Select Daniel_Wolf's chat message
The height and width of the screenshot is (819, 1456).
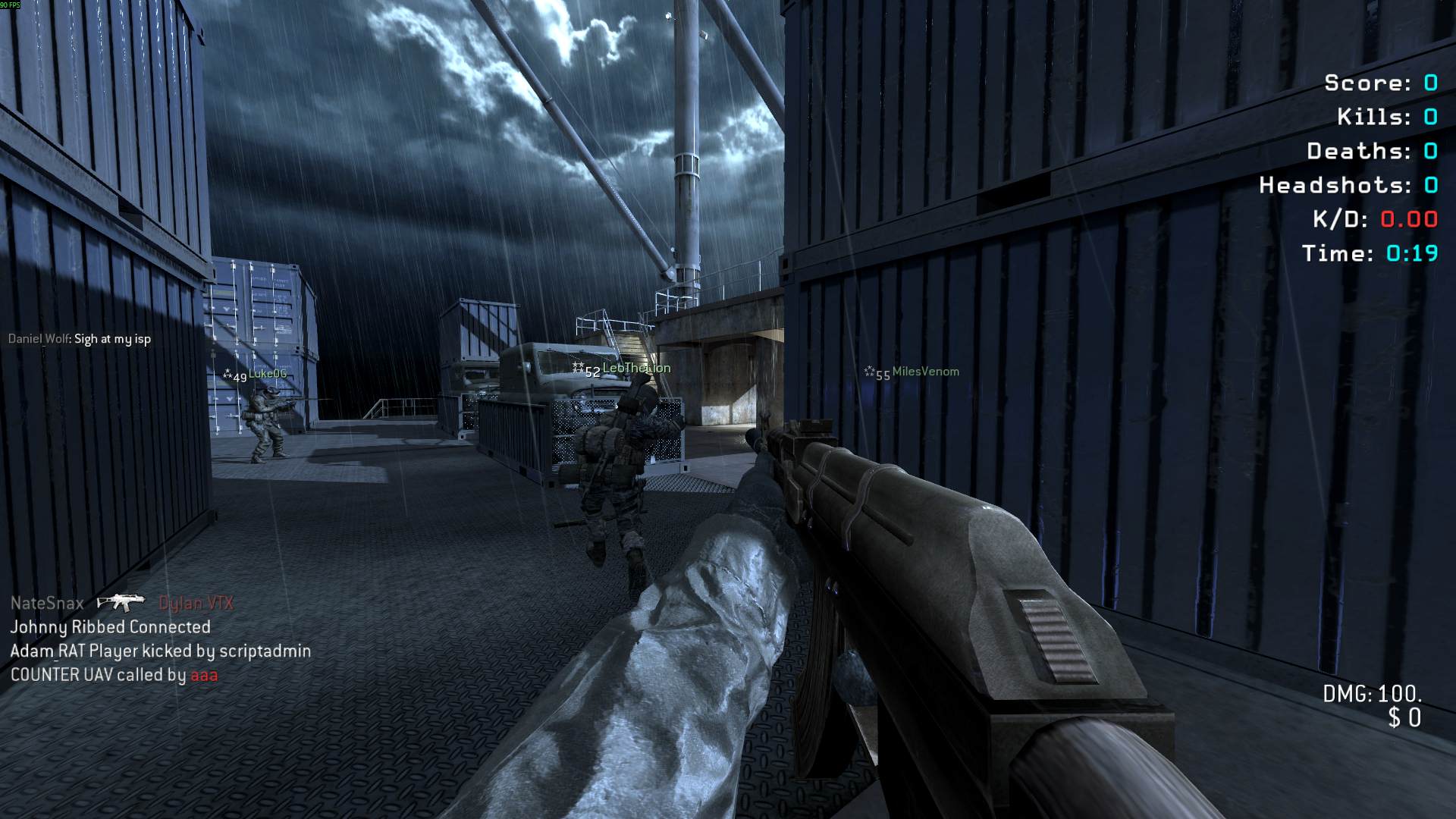point(80,339)
